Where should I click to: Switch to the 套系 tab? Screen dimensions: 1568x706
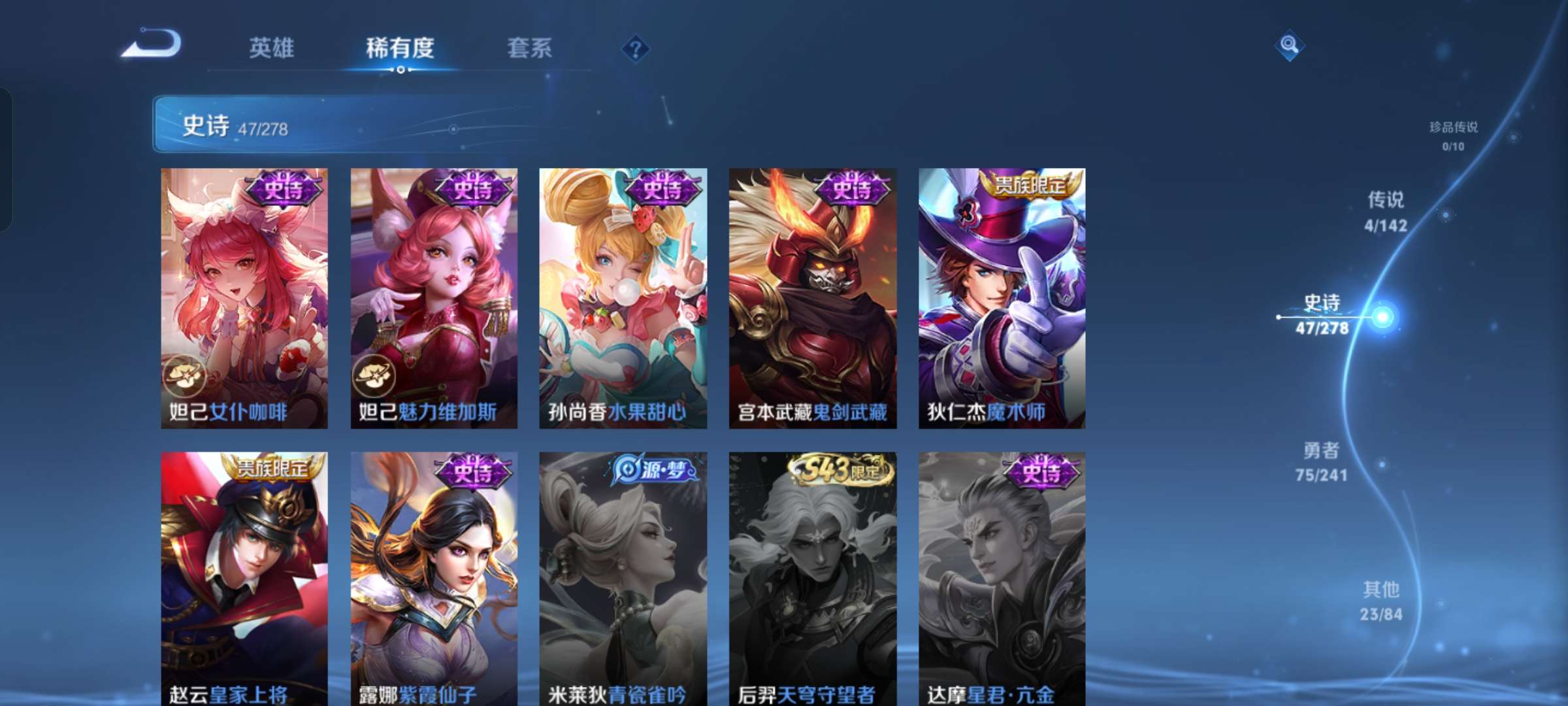531,47
